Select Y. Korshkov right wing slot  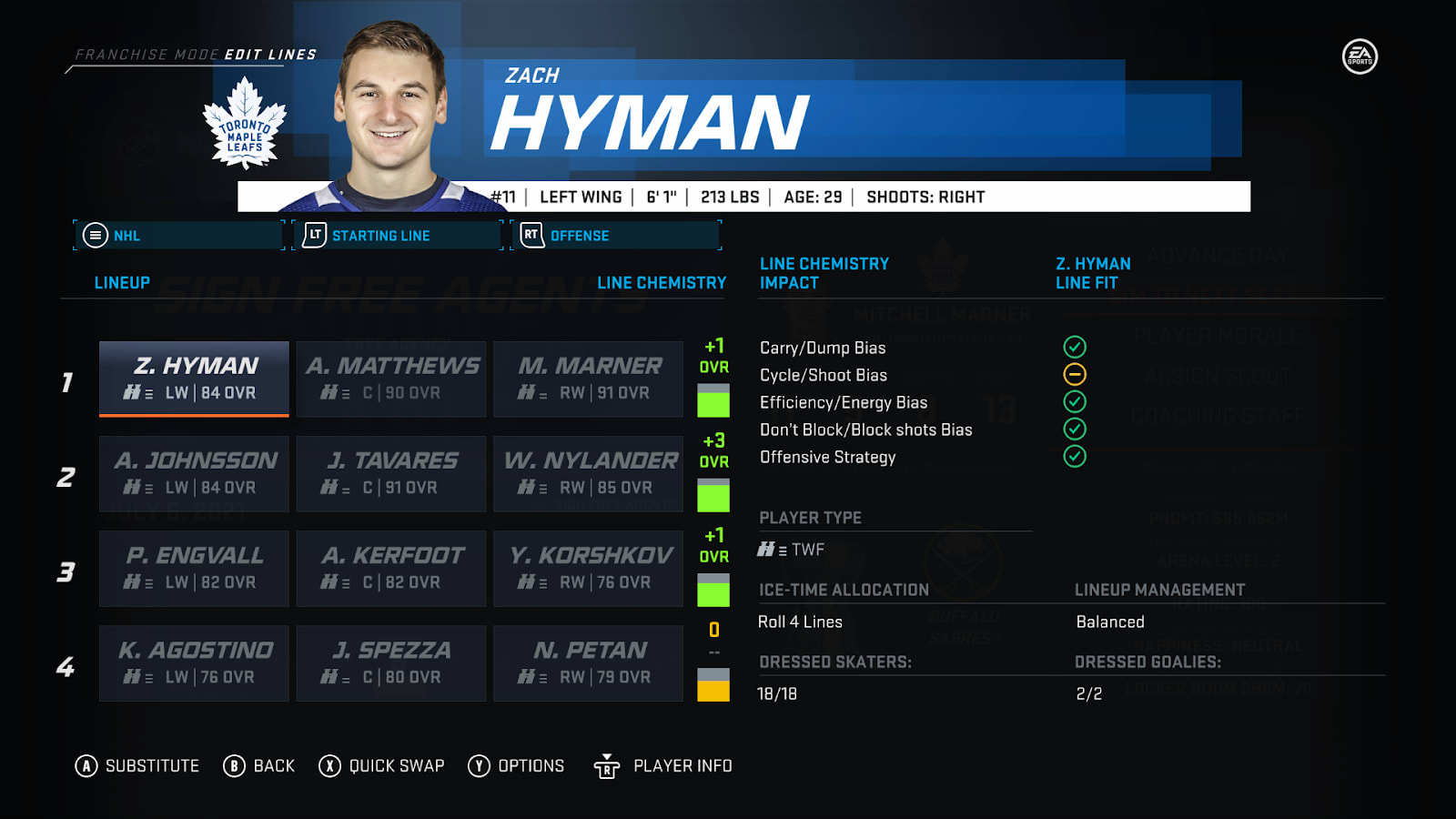pos(588,568)
